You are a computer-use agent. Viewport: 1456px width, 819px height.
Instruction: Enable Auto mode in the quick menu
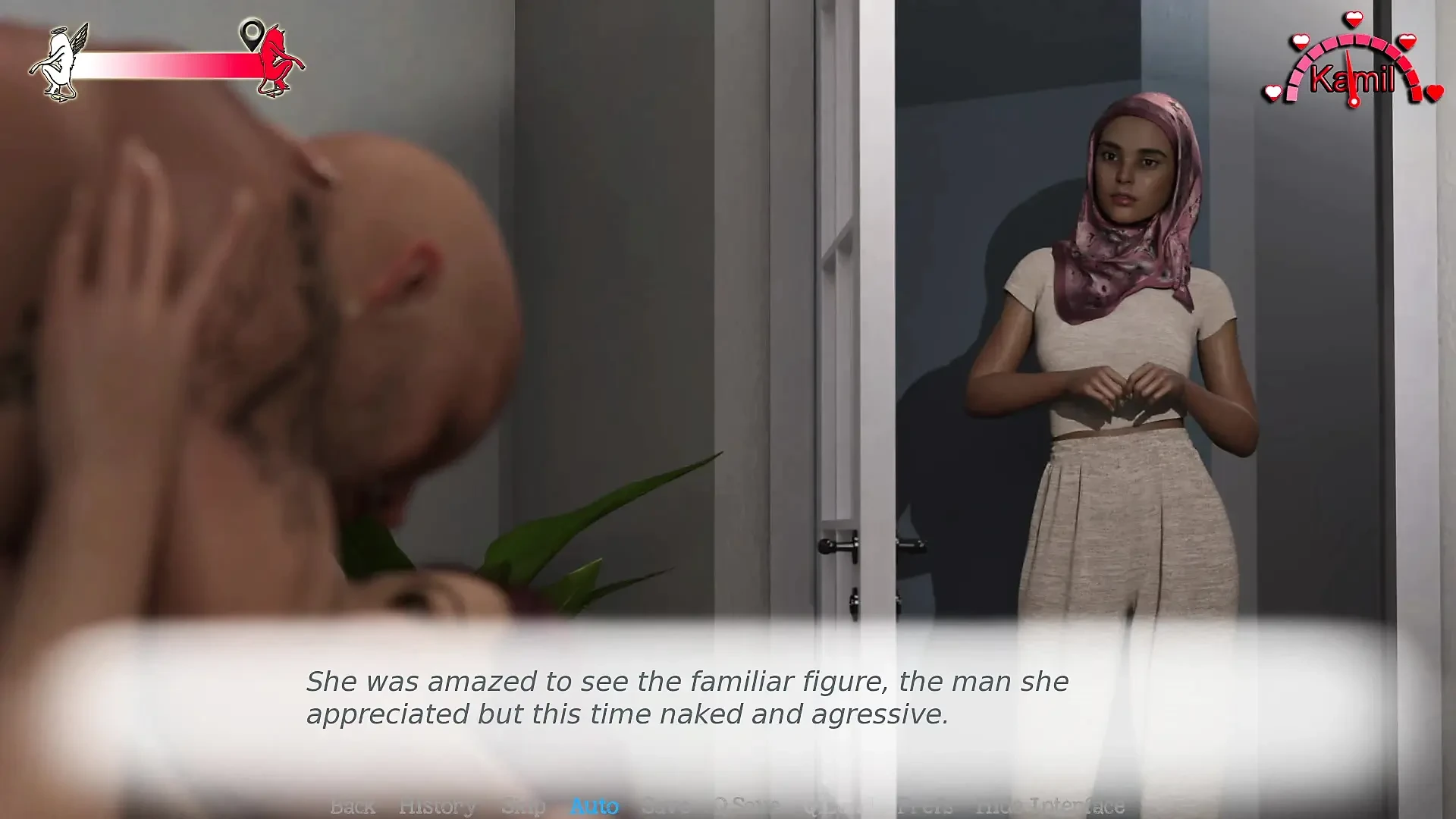595,806
